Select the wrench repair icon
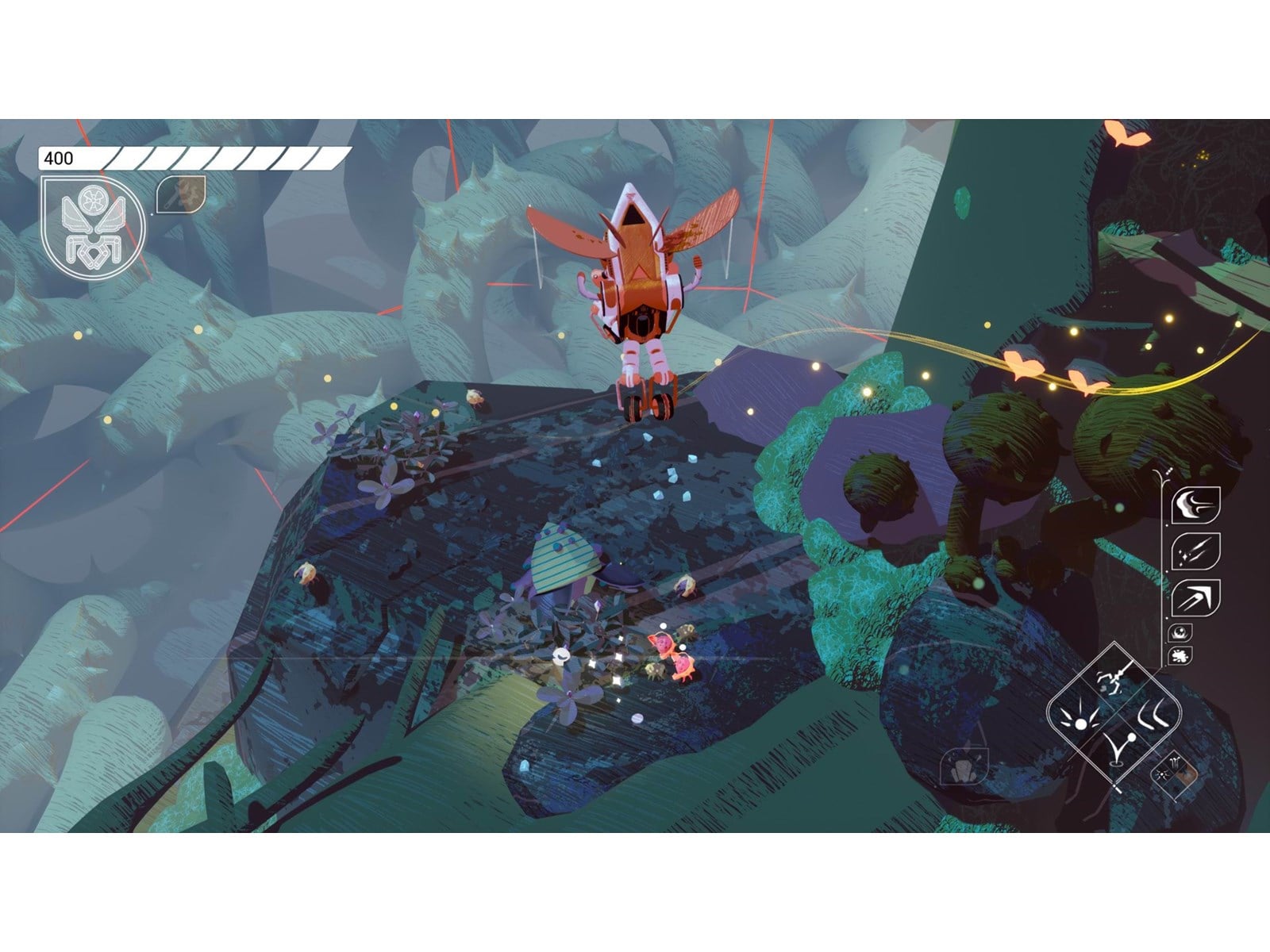The width and height of the screenshot is (1270, 952). point(181,194)
